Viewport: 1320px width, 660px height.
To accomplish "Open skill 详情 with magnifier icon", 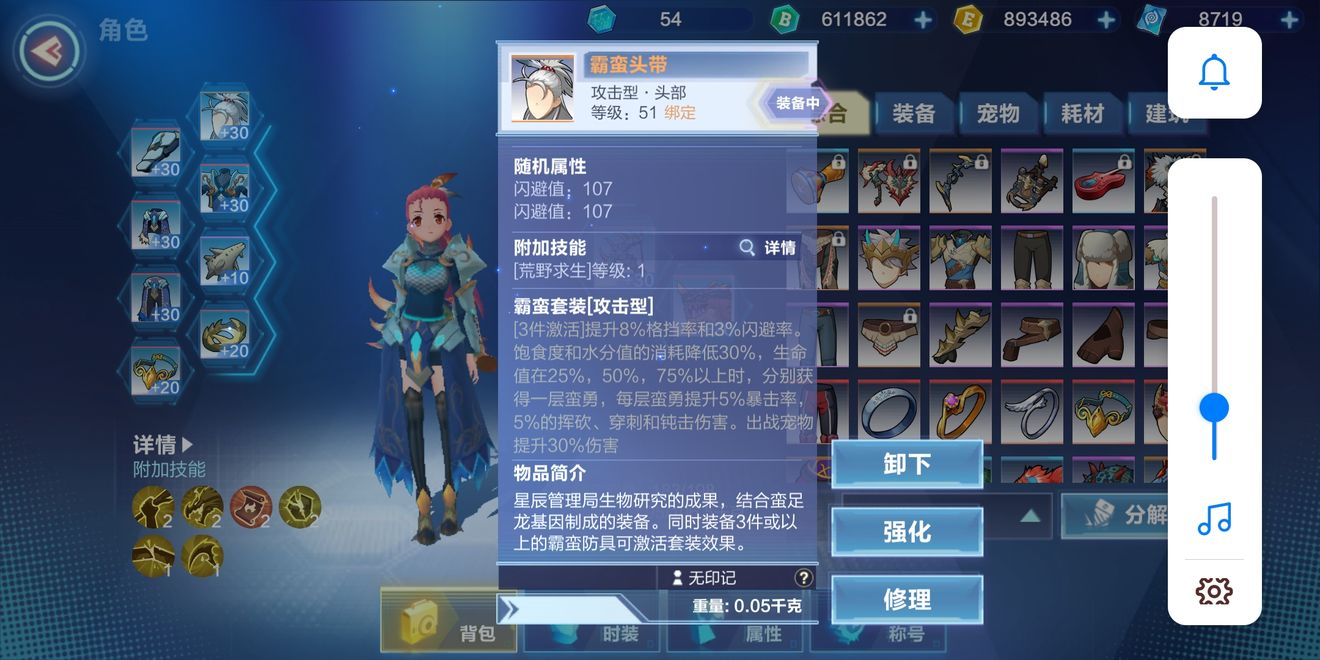I will pyautogui.click(x=768, y=247).
